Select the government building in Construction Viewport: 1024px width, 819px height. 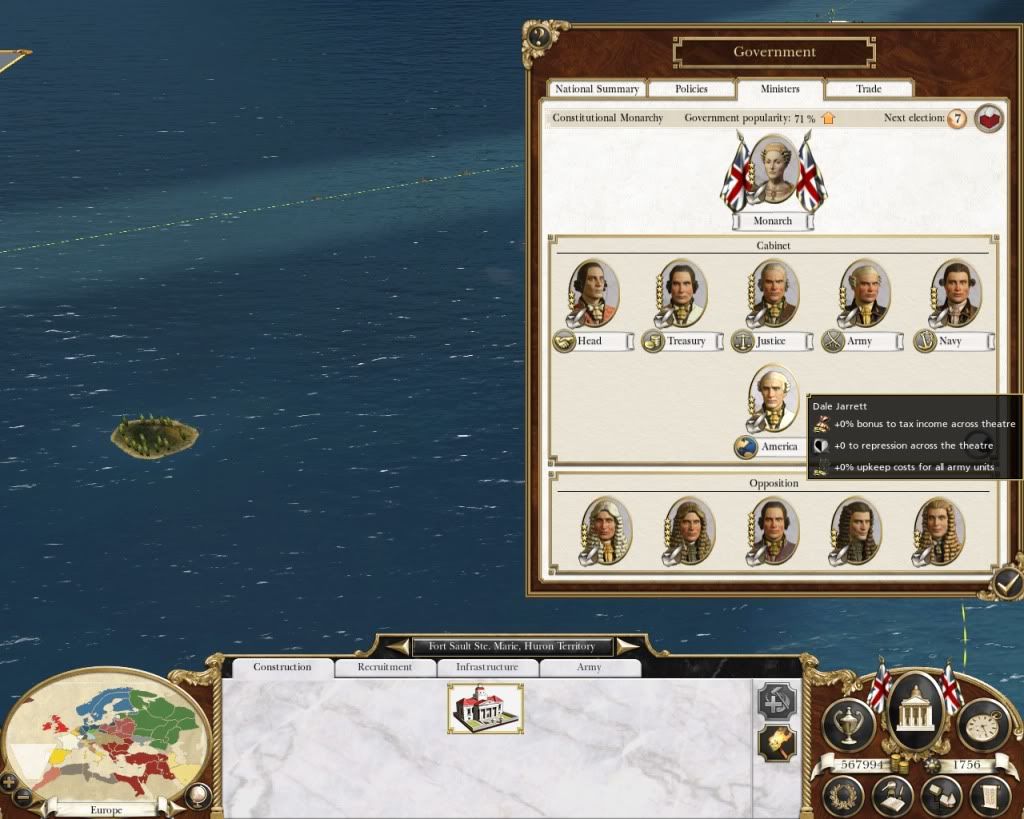point(485,708)
